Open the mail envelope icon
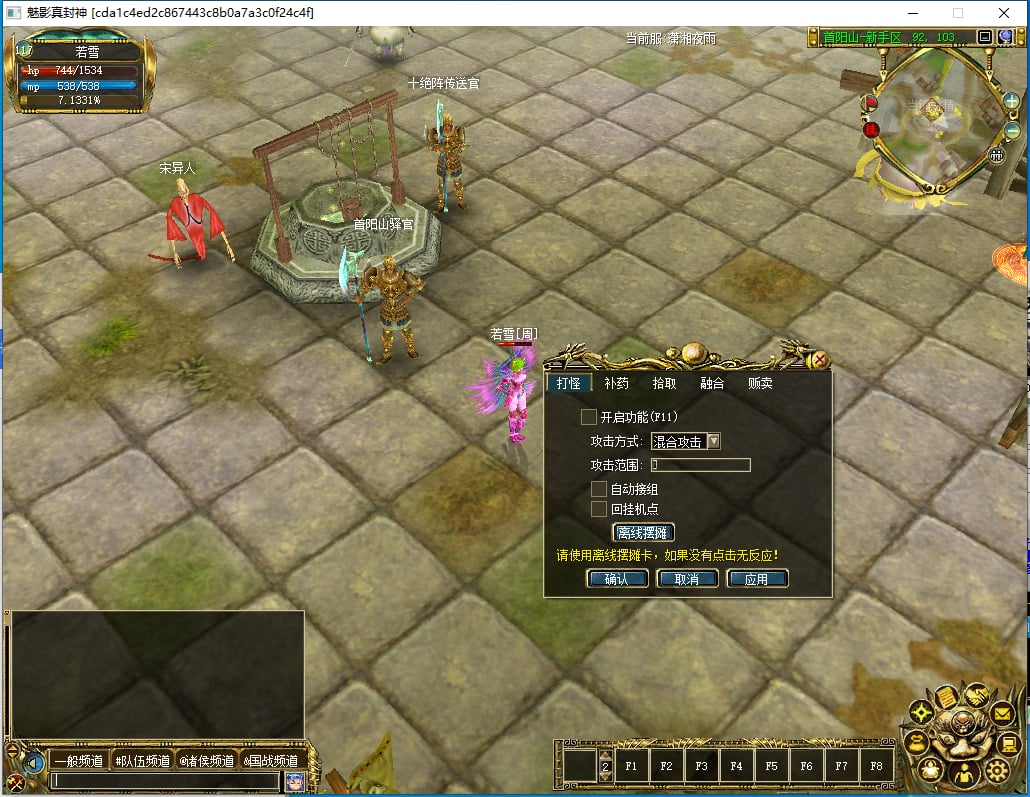The image size is (1030, 797). tap(1002, 713)
